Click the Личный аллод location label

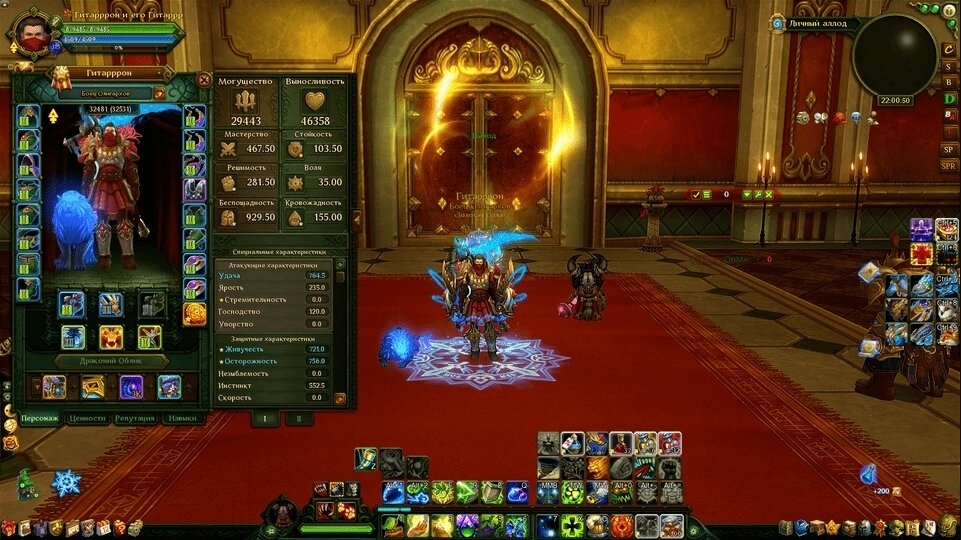817,23
